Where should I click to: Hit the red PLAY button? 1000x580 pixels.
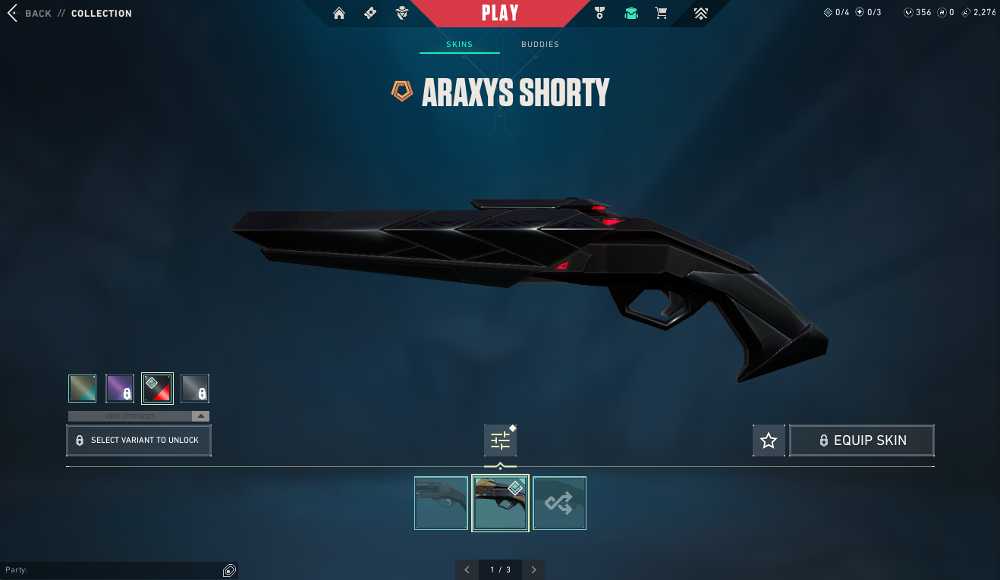500,13
